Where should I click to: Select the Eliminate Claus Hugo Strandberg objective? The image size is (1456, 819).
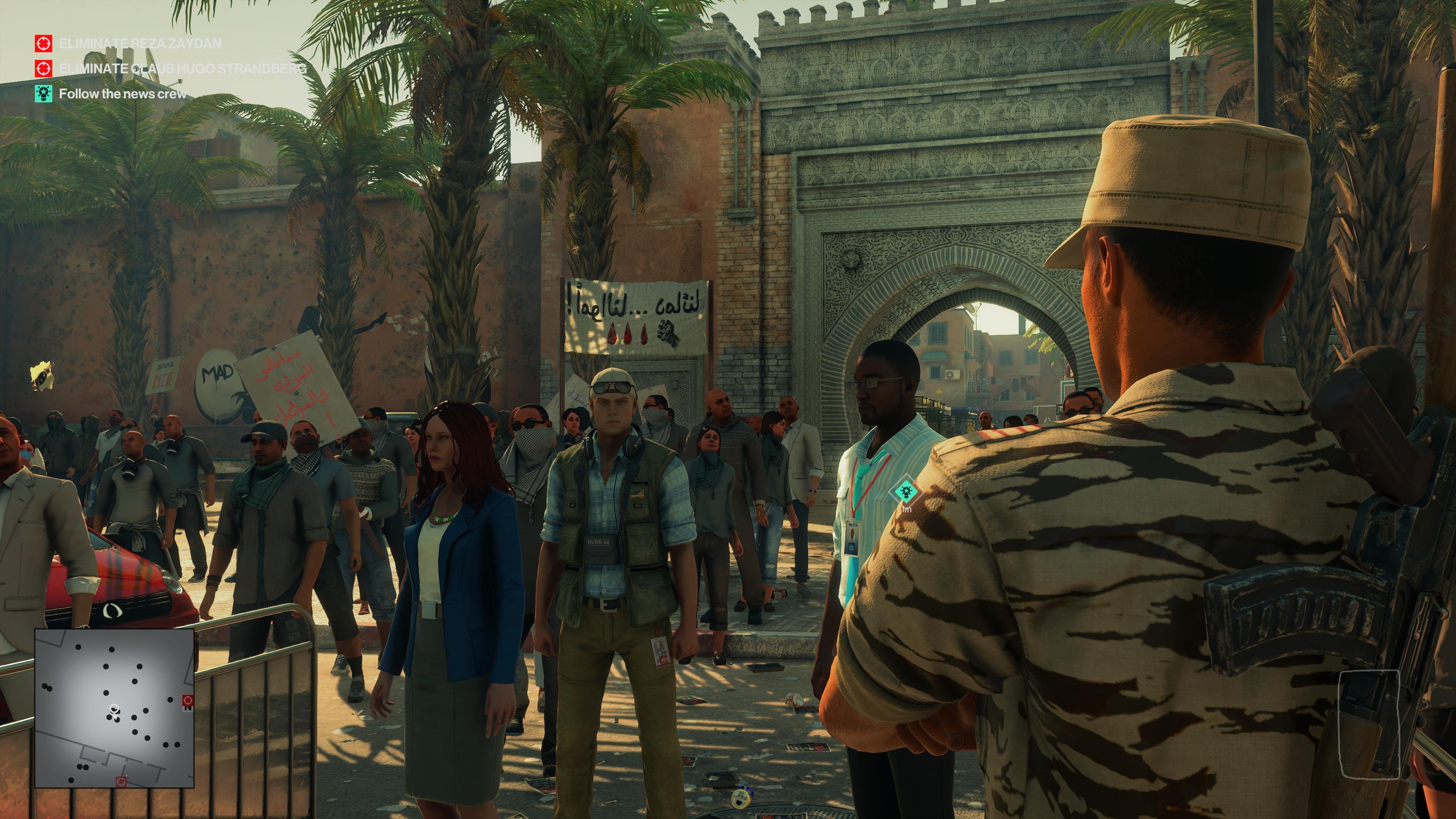(182, 68)
